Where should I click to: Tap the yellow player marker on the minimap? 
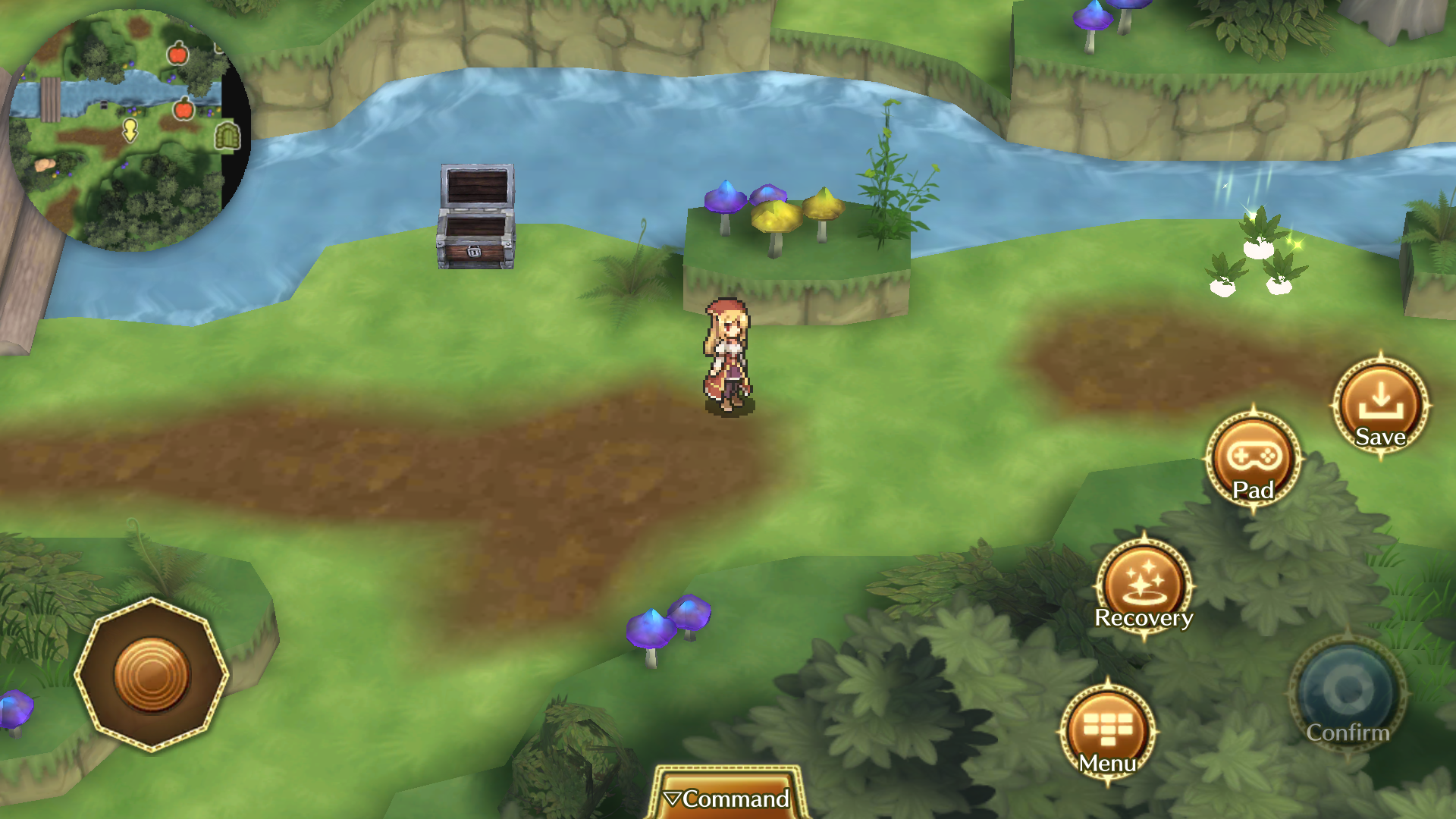click(x=130, y=132)
